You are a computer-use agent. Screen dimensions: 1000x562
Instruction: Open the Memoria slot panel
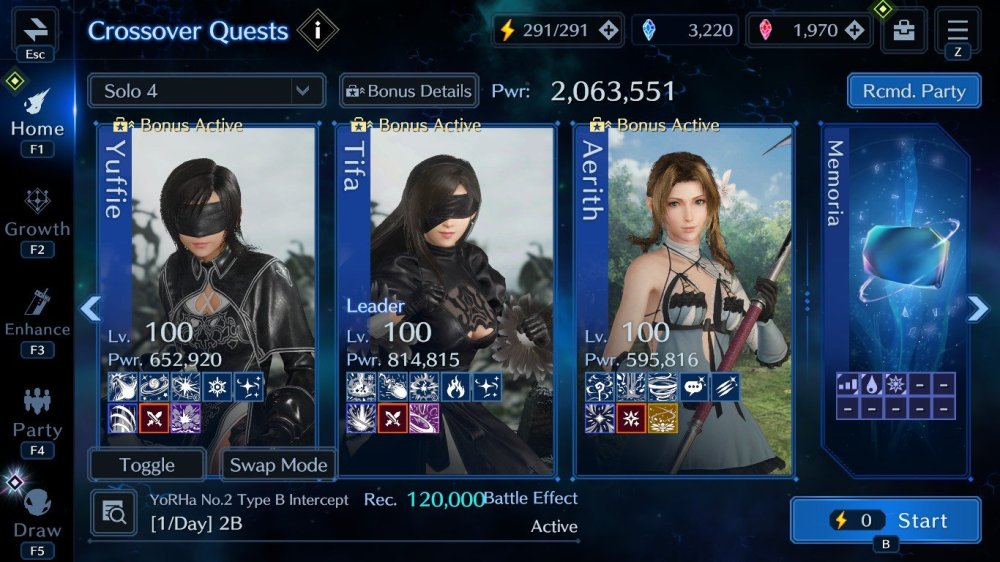tap(894, 290)
